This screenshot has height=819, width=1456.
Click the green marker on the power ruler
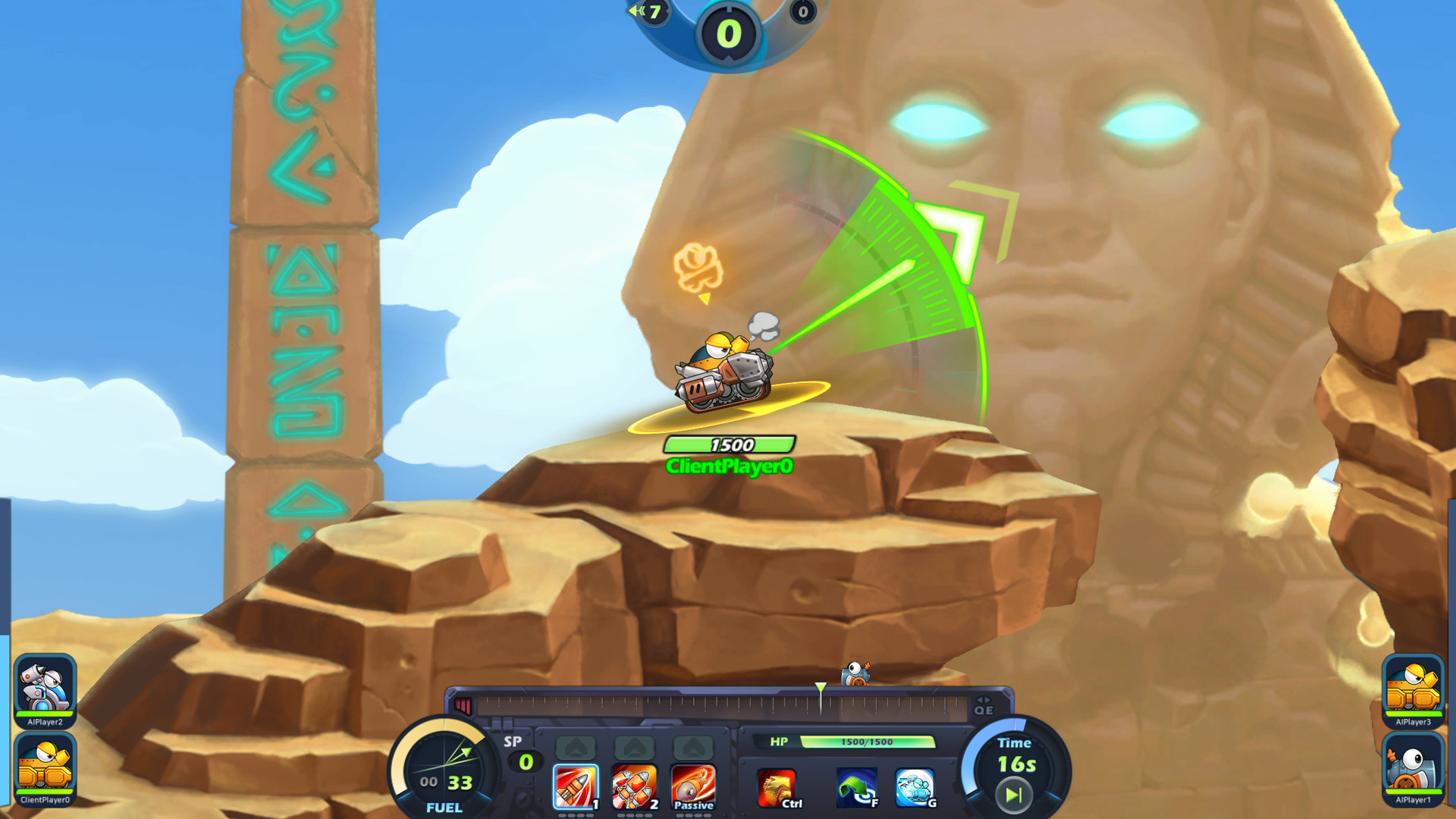click(x=821, y=688)
